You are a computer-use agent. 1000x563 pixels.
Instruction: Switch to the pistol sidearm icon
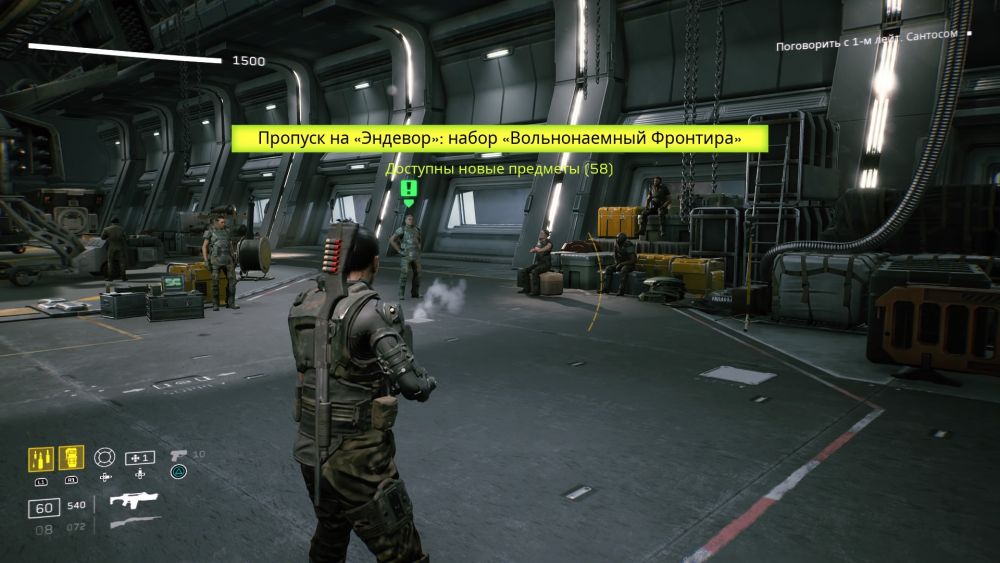(179, 455)
